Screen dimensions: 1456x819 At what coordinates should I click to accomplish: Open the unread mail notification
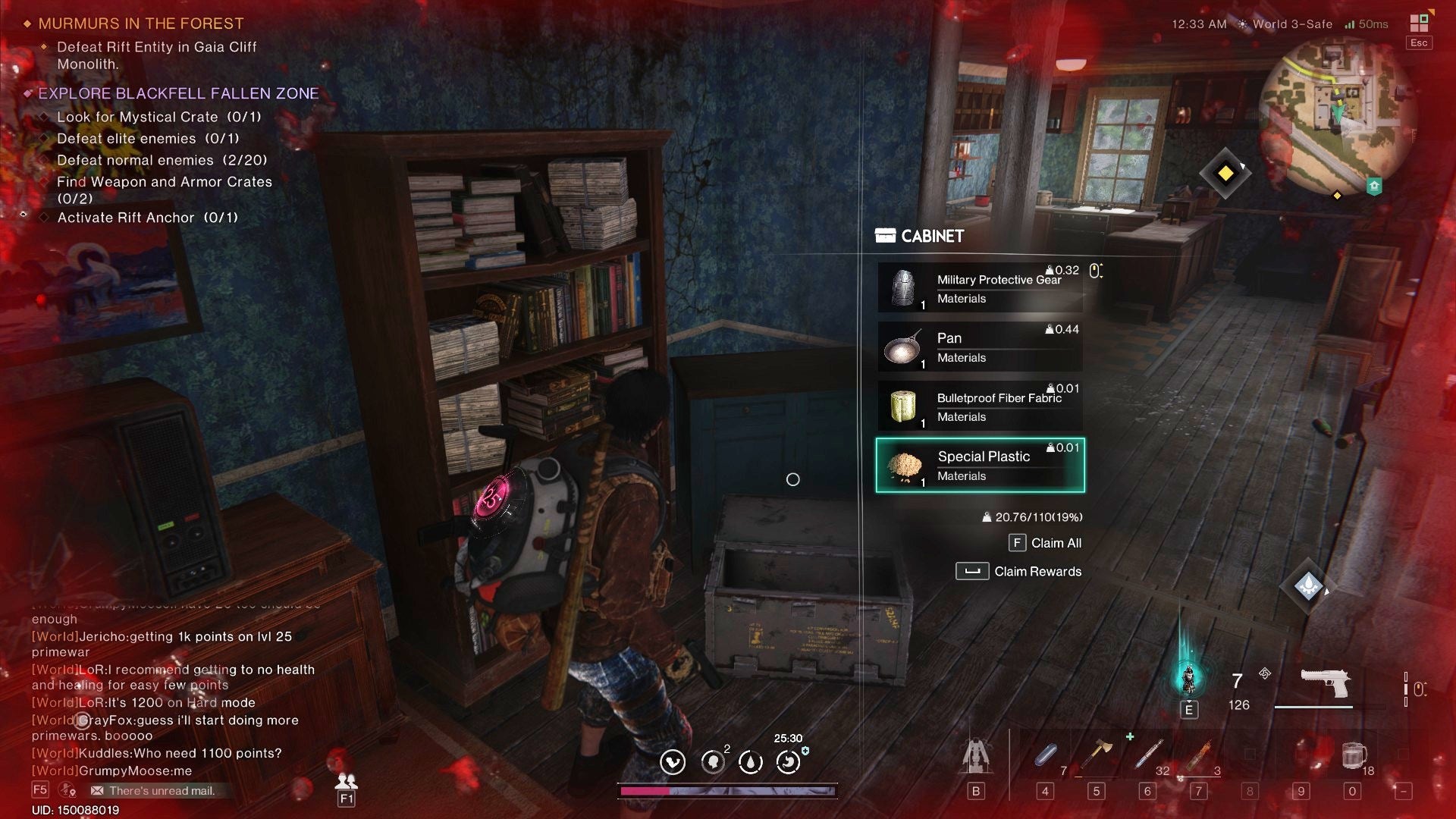tap(152, 791)
